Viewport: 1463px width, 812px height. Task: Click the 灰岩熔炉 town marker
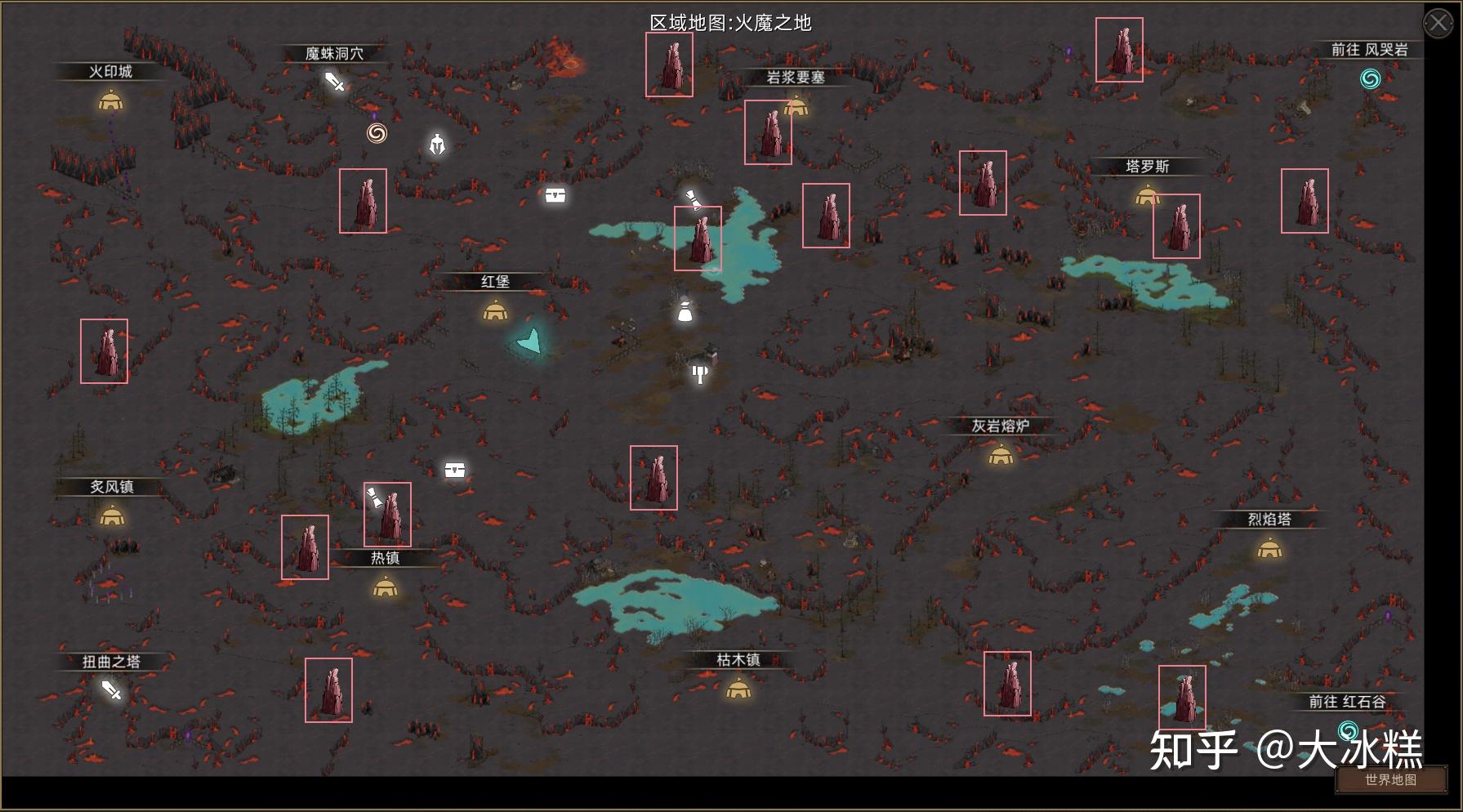tap(1001, 455)
